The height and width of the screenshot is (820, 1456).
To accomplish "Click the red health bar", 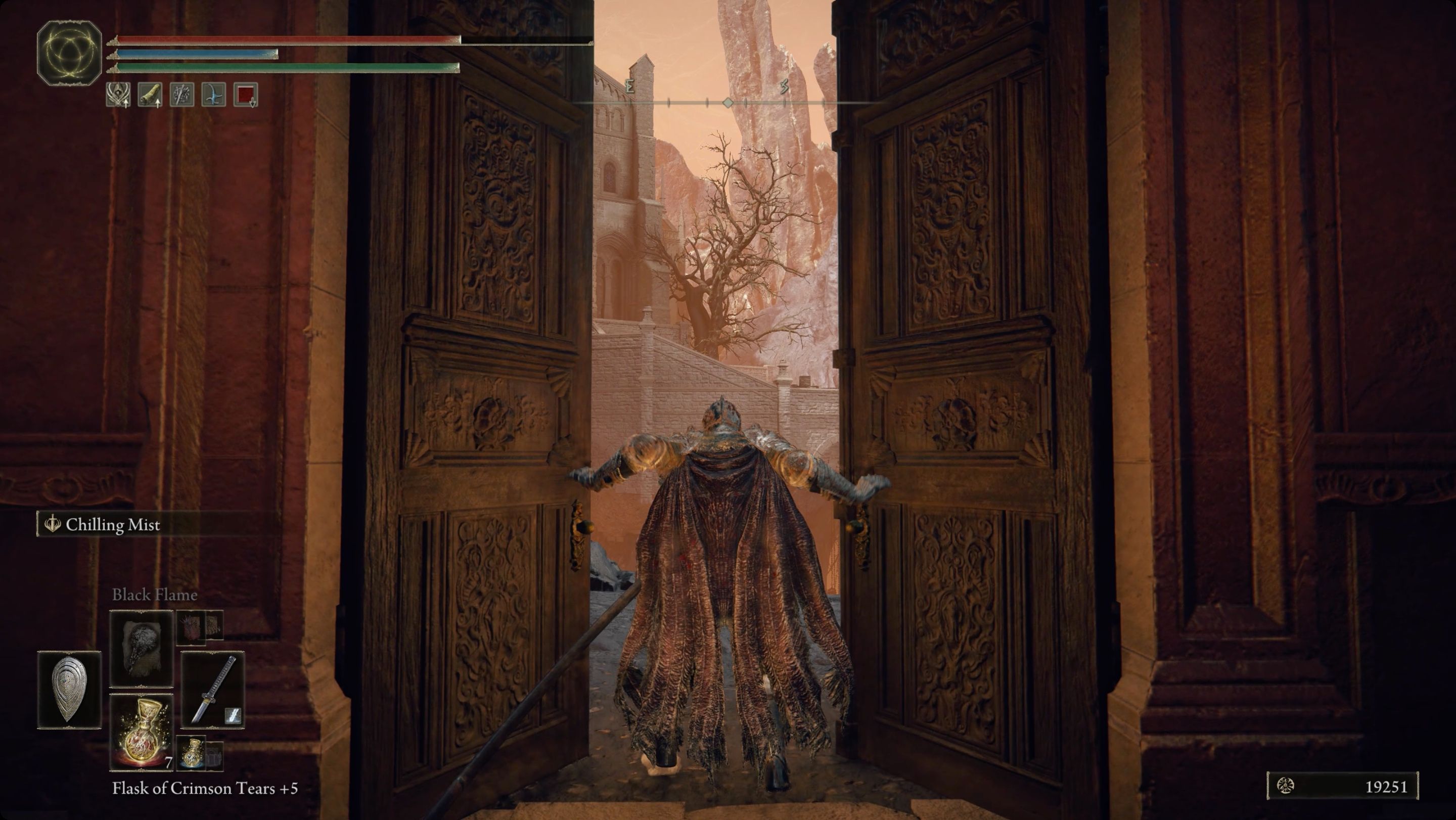I will pos(283,39).
